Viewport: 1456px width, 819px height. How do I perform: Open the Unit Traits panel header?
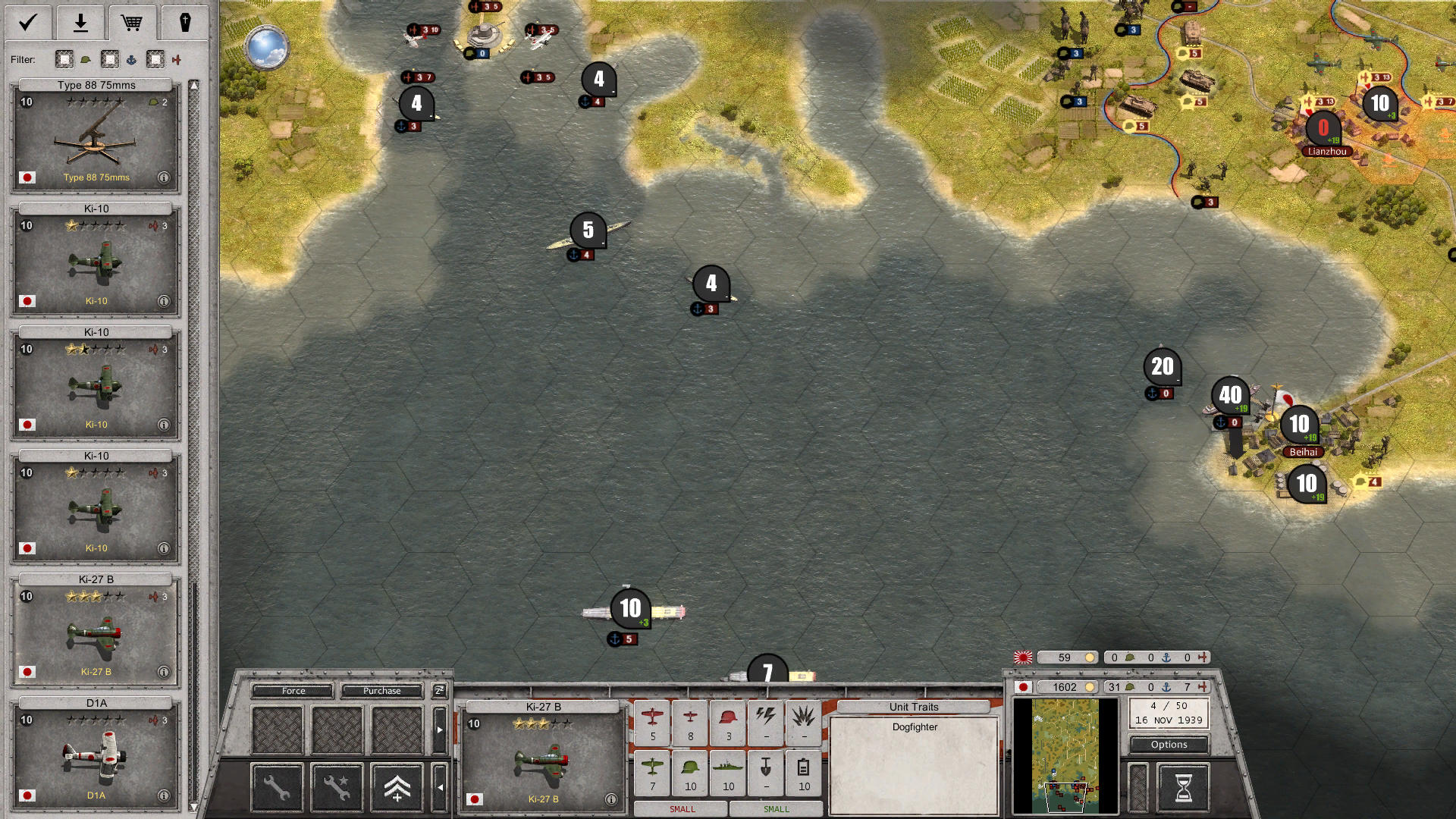click(914, 707)
